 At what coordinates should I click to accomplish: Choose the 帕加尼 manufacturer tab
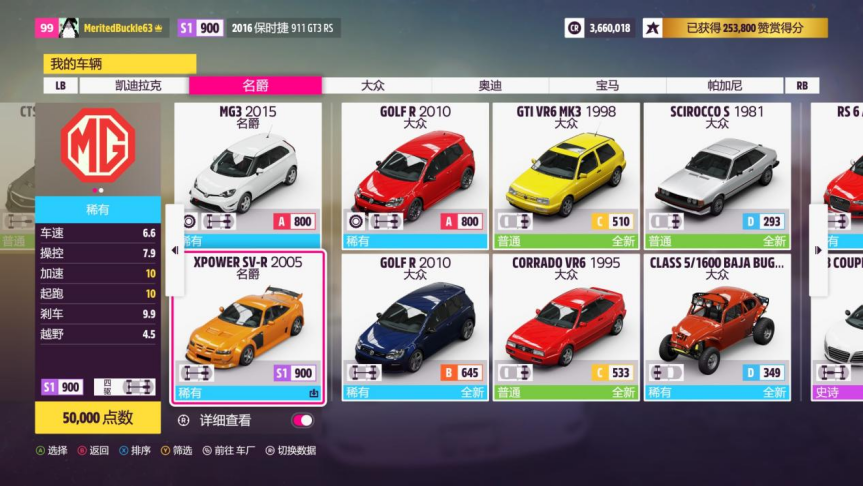724,86
